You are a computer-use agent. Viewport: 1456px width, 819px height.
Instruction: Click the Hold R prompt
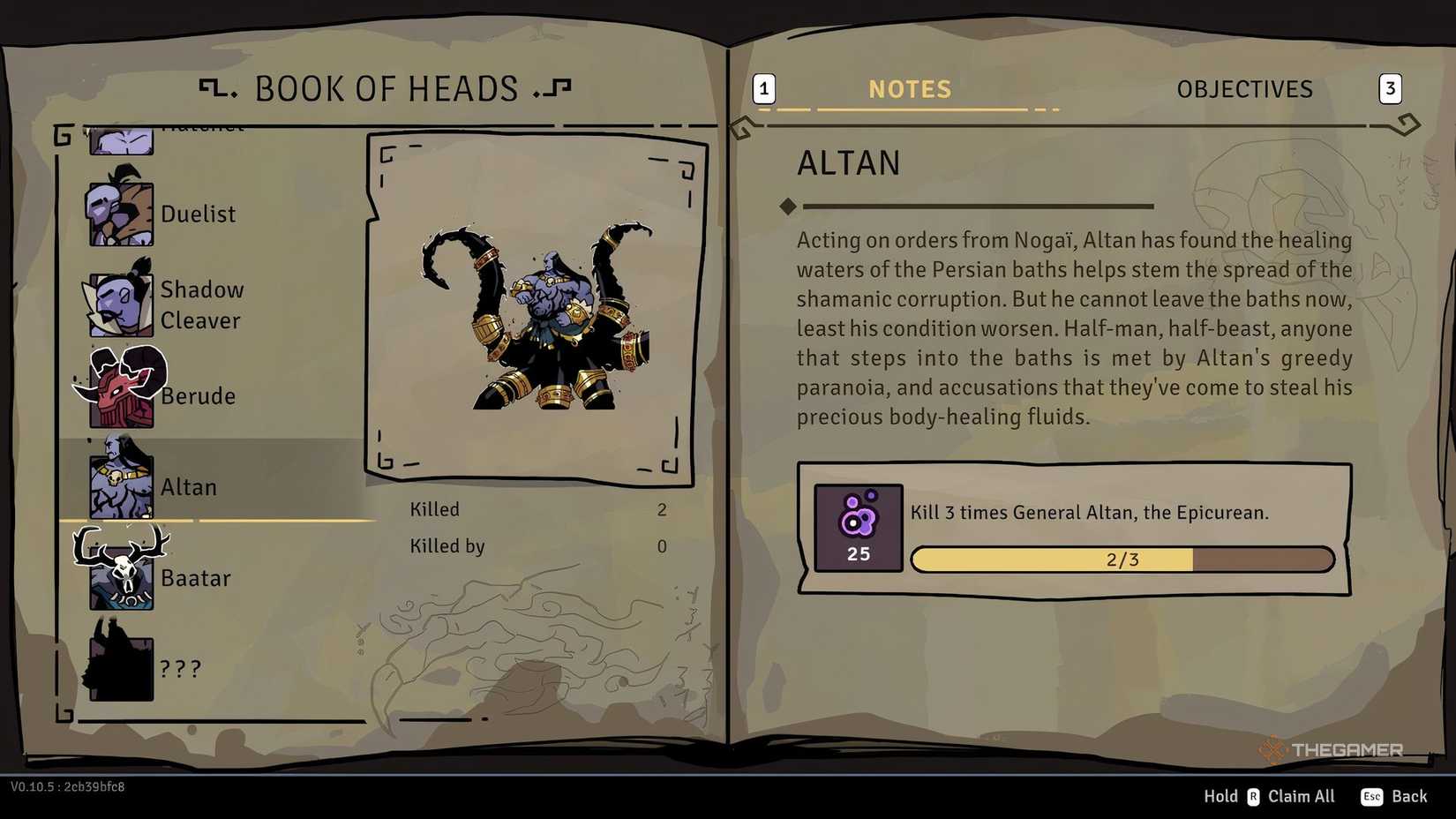(1229, 796)
